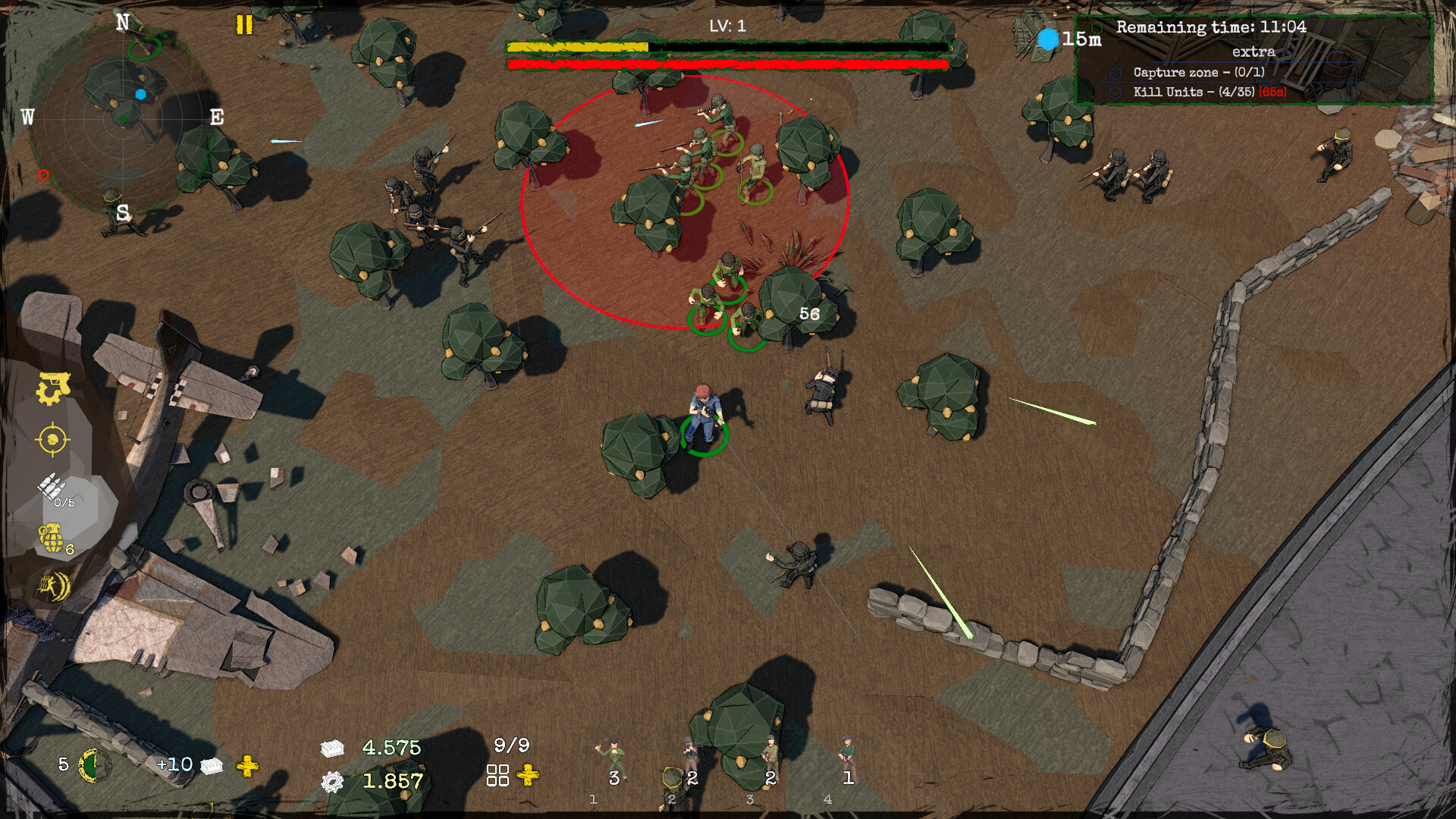This screenshot has width=1456, height=819.
Task: Click the Capture zone hexagon checkbox
Action: (x=1115, y=75)
